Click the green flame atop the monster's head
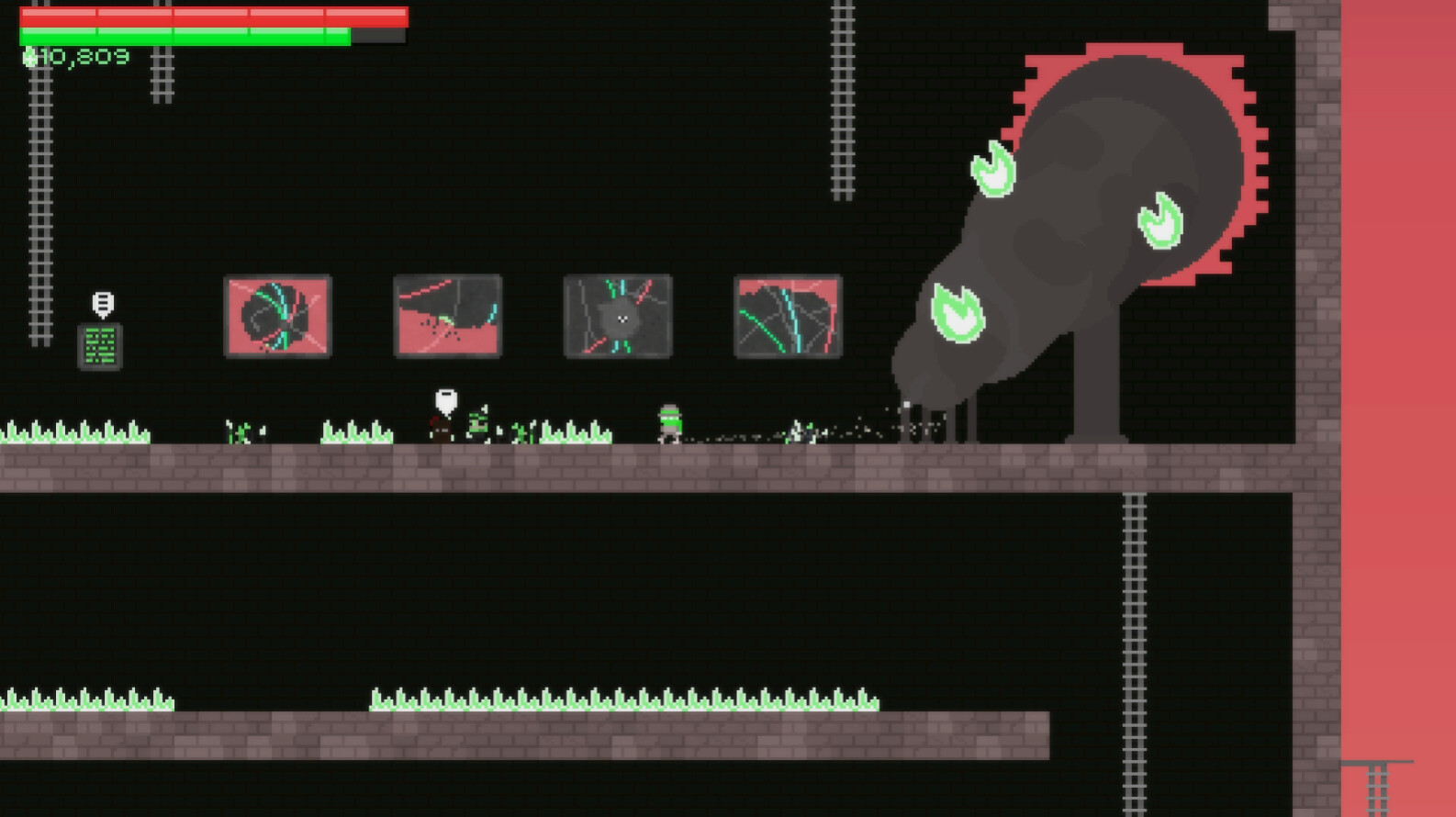 click(x=993, y=173)
